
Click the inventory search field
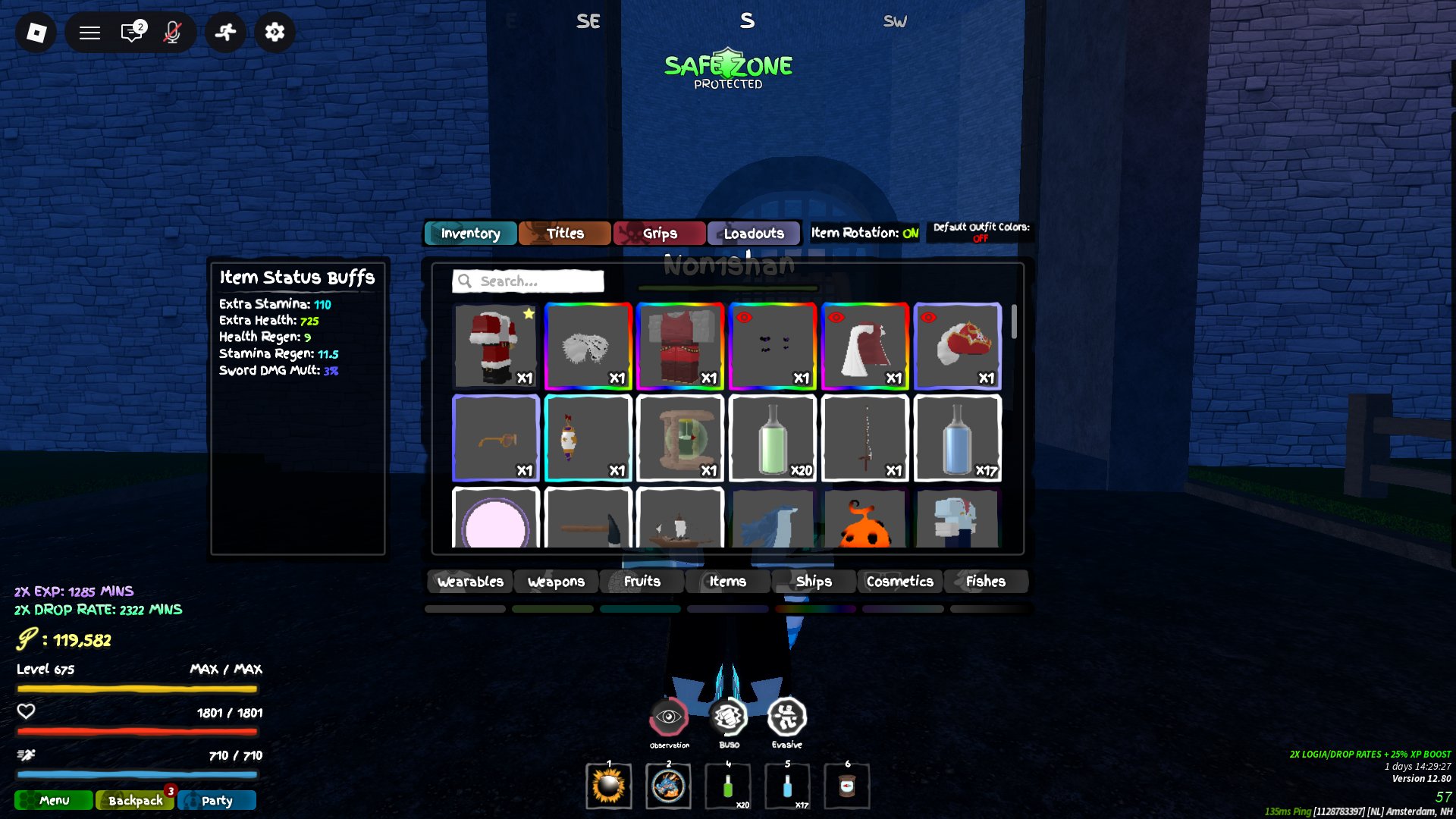point(529,281)
